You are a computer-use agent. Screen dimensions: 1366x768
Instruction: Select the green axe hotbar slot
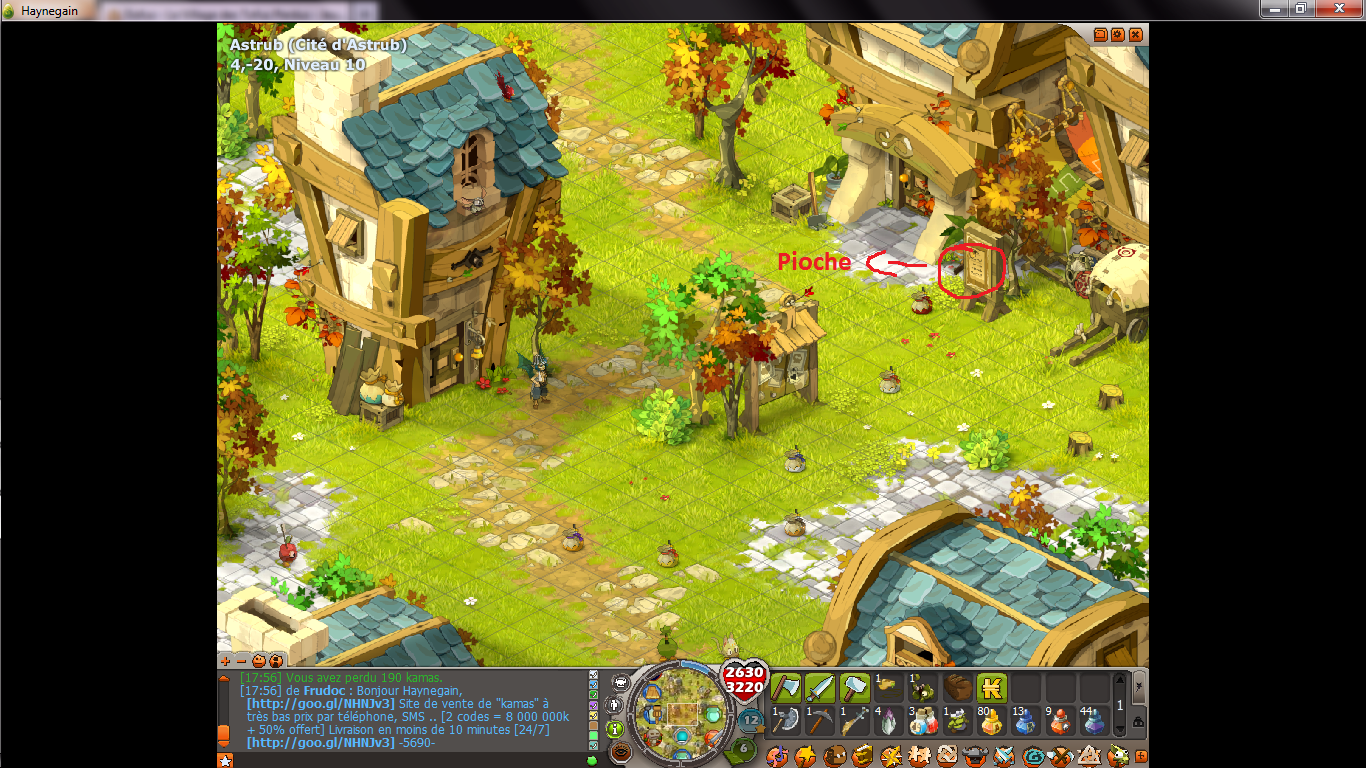[x=787, y=688]
